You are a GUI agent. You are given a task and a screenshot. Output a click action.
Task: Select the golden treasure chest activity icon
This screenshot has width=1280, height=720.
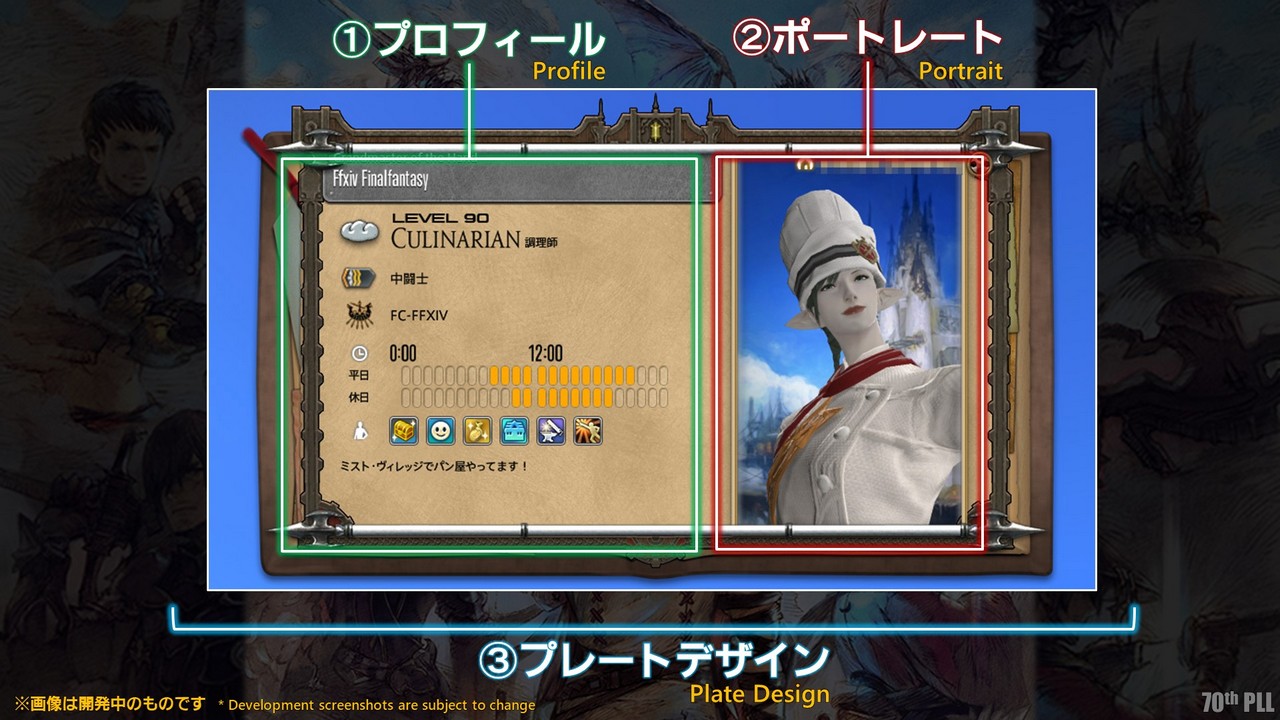pos(404,431)
